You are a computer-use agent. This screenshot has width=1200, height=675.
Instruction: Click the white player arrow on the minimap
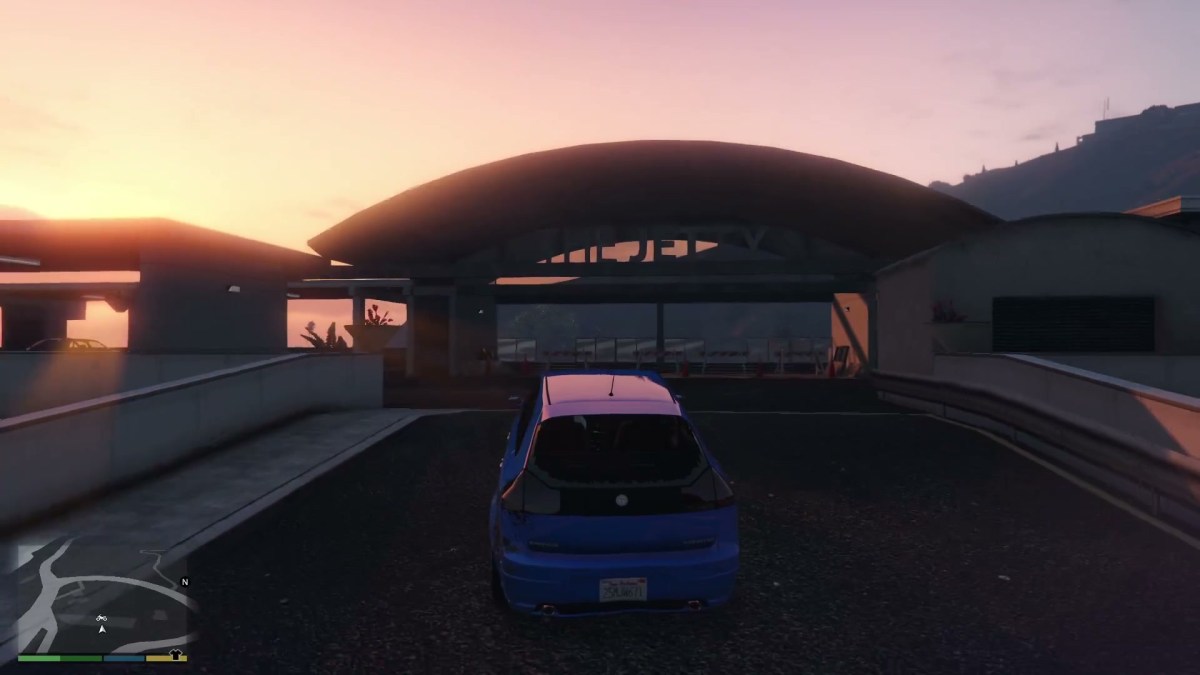(x=102, y=631)
